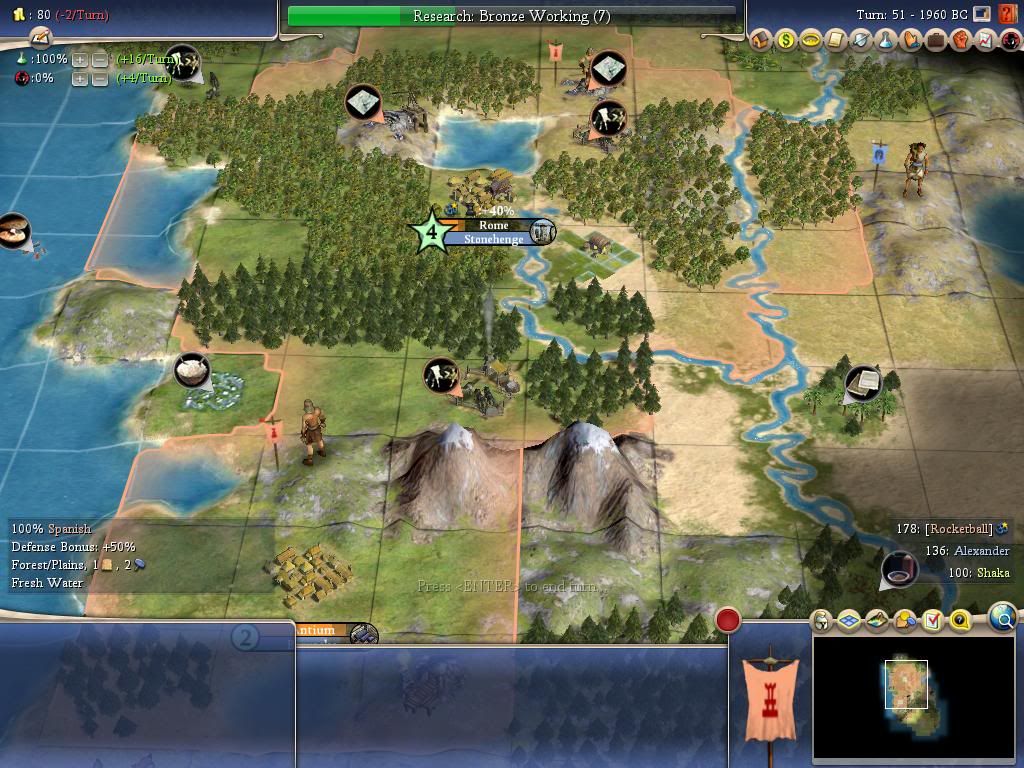Open the Victory Conditions fist icon

pos(960,40)
